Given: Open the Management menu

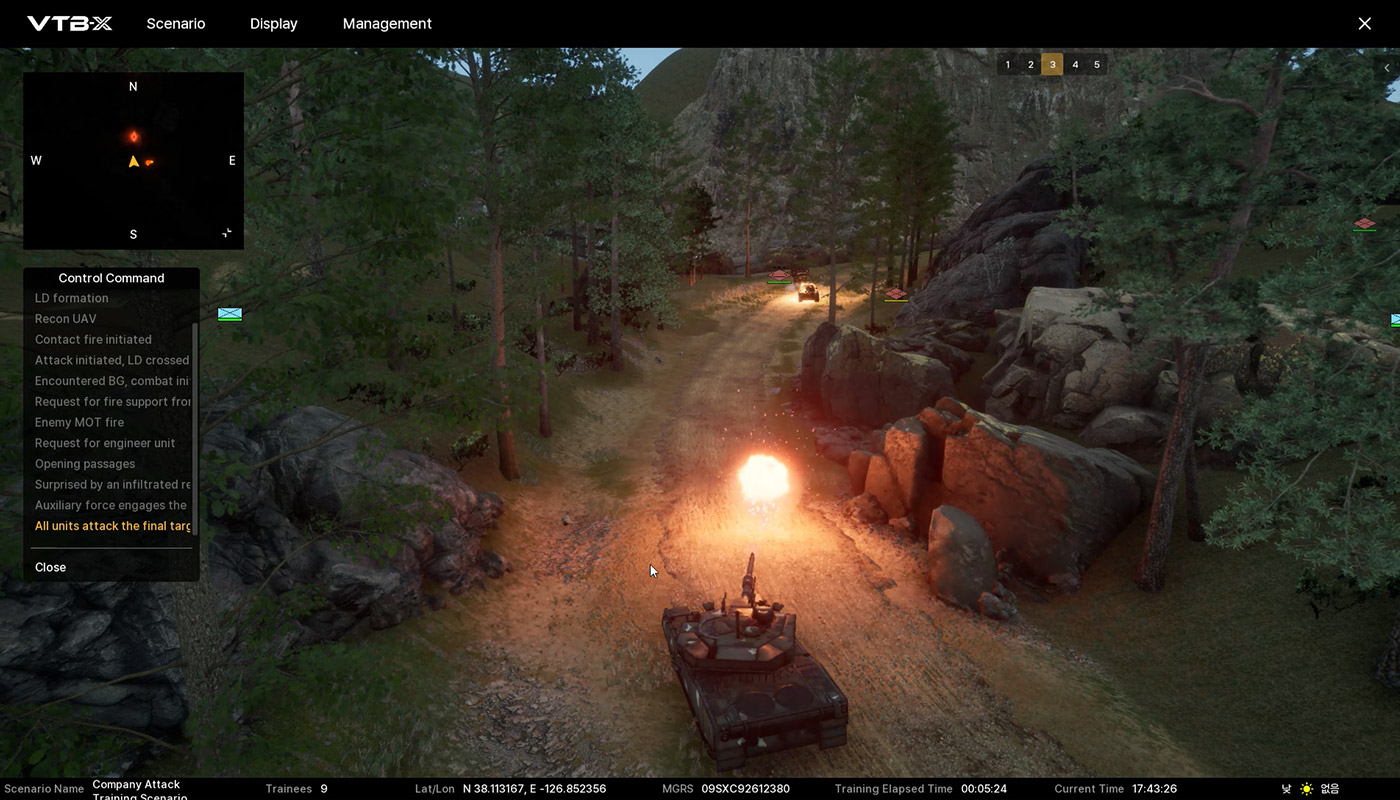Looking at the screenshot, I should point(387,24).
